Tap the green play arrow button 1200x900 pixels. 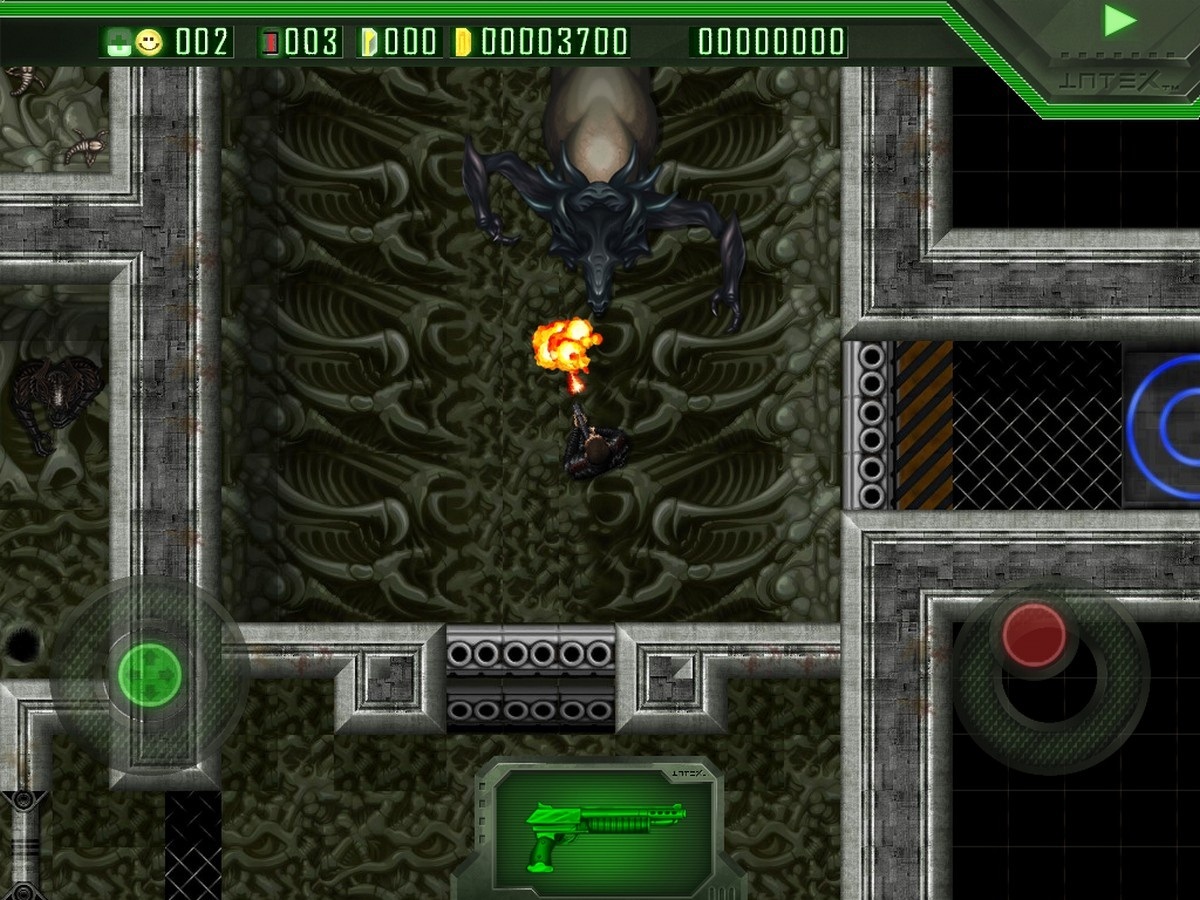click(x=1120, y=21)
